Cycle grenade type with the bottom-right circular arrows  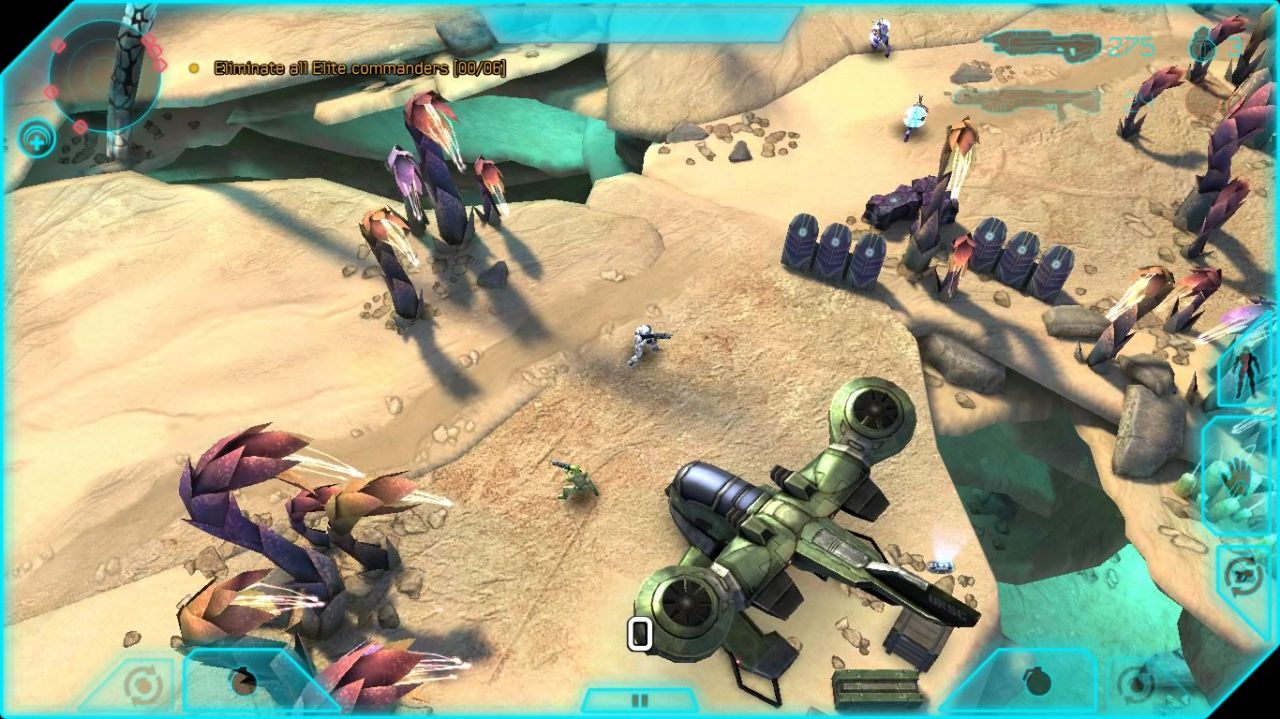point(1135,685)
